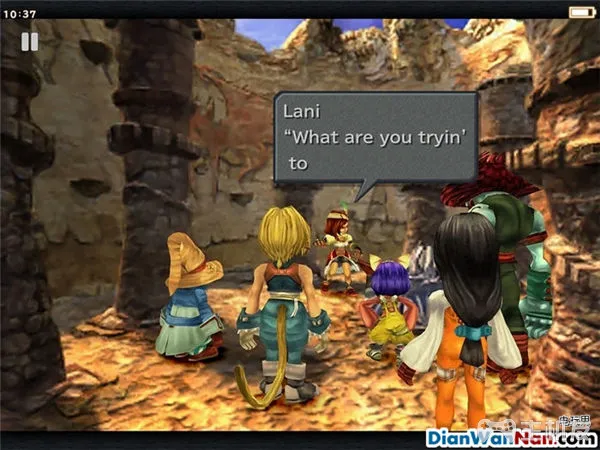Advance Lani's dialogue speech bubble

coord(375,137)
